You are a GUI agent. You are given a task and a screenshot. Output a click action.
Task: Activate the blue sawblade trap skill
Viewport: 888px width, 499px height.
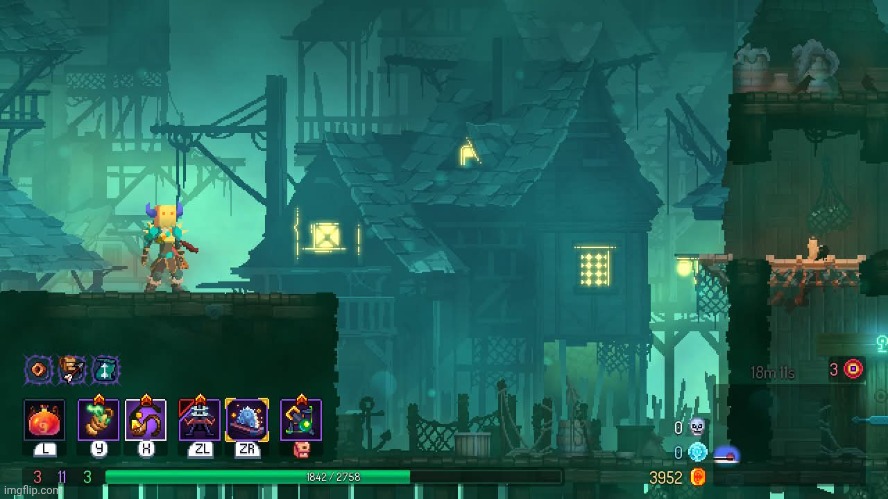(246, 420)
